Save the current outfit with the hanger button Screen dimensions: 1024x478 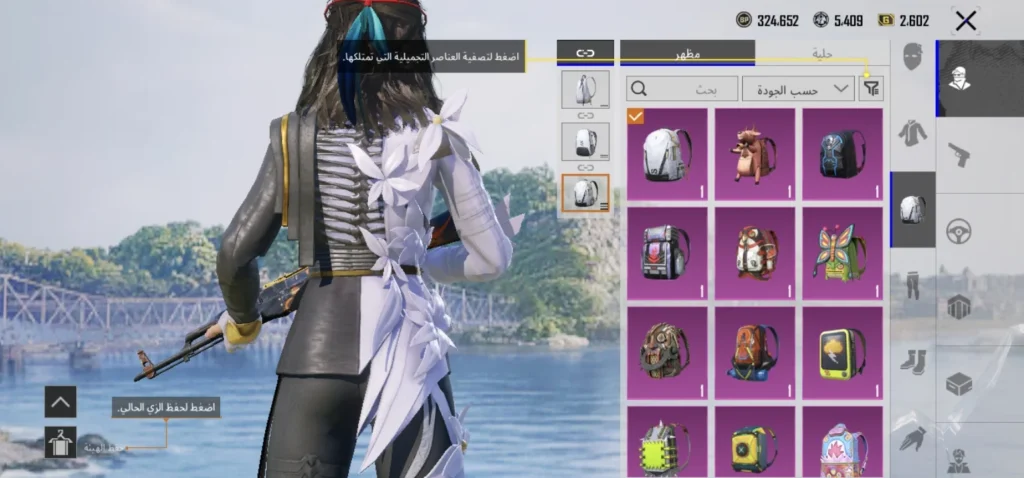point(60,442)
